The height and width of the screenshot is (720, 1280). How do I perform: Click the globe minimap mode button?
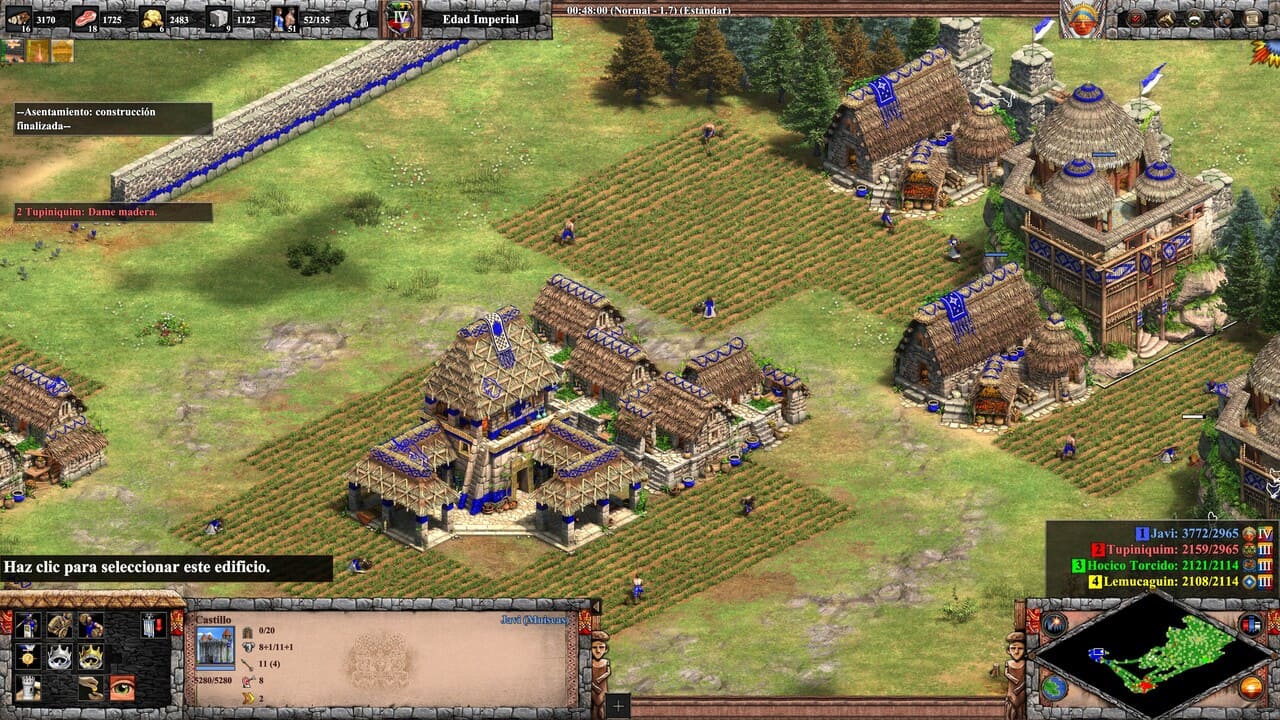pyautogui.click(x=1054, y=687)
